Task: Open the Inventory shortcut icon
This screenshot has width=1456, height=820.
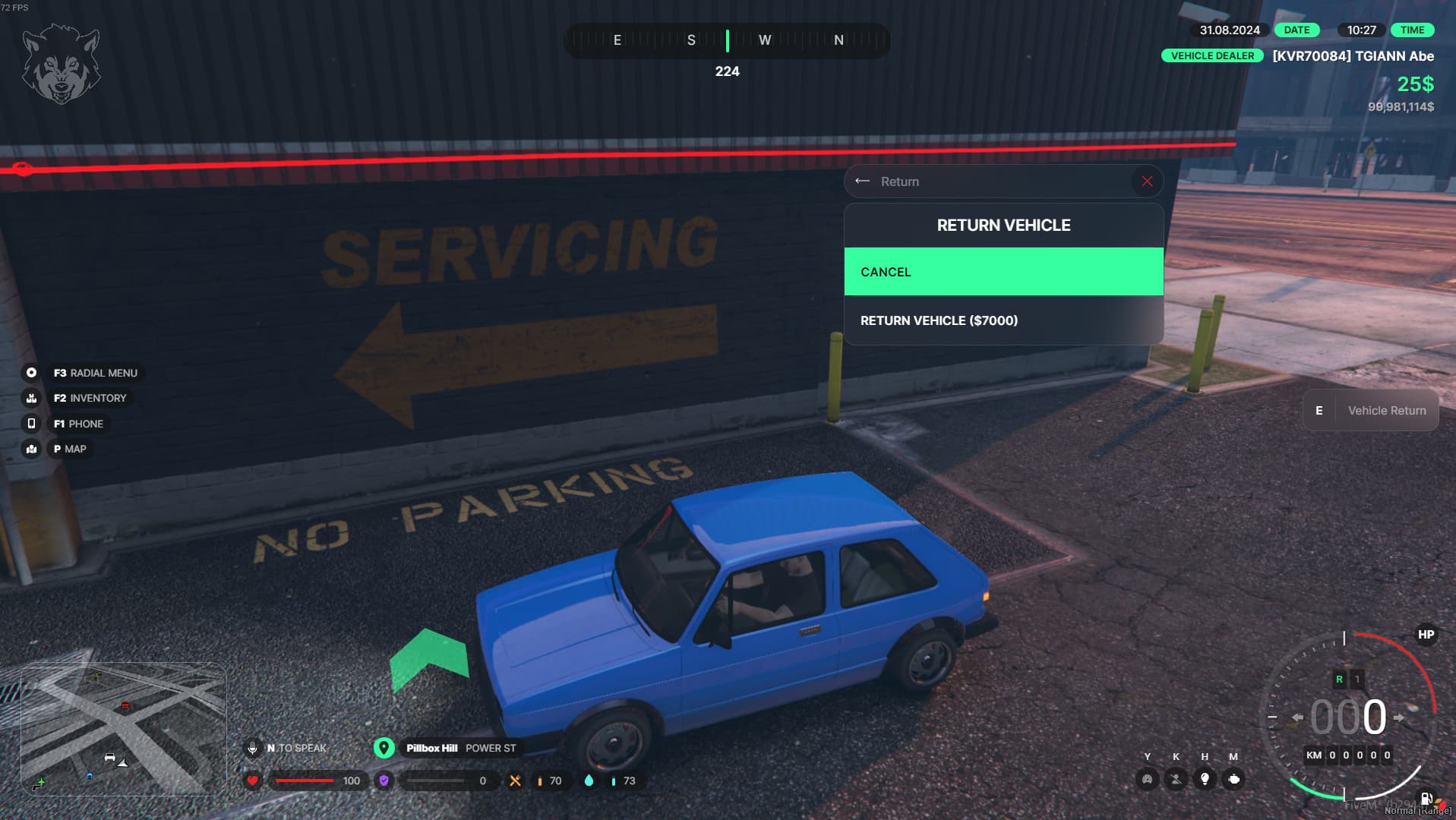Action: click(x=31, y=398)
